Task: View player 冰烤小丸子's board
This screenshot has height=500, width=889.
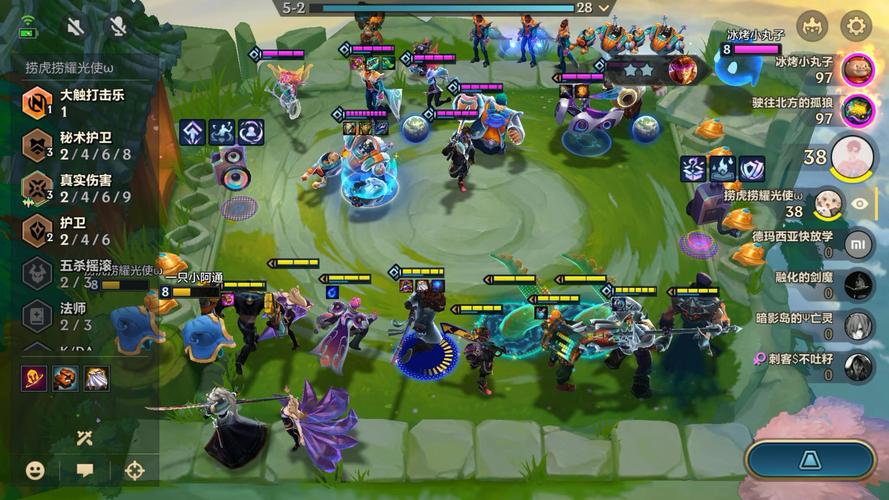Action: [x=857, y=70]
